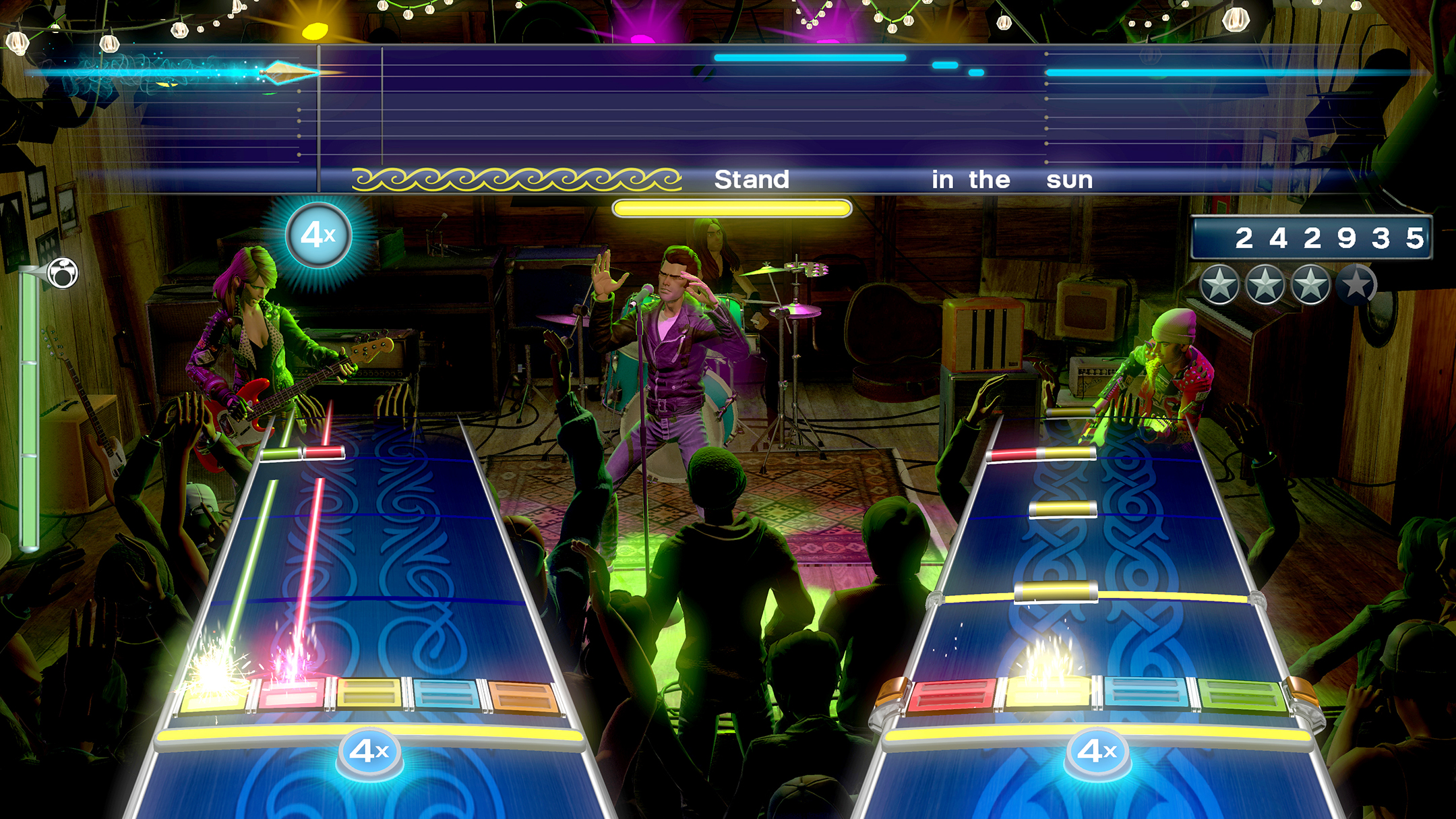This screenshot has height=819, width=1456.
Task: Click the vocals 4x multiplier badge
Action: tap(318, 235)
